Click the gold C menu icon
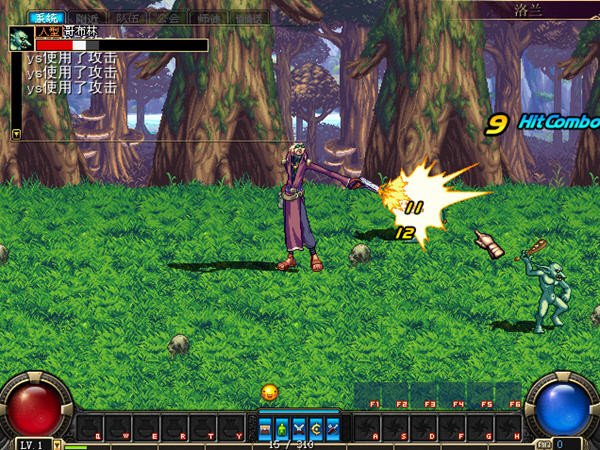 316,429
